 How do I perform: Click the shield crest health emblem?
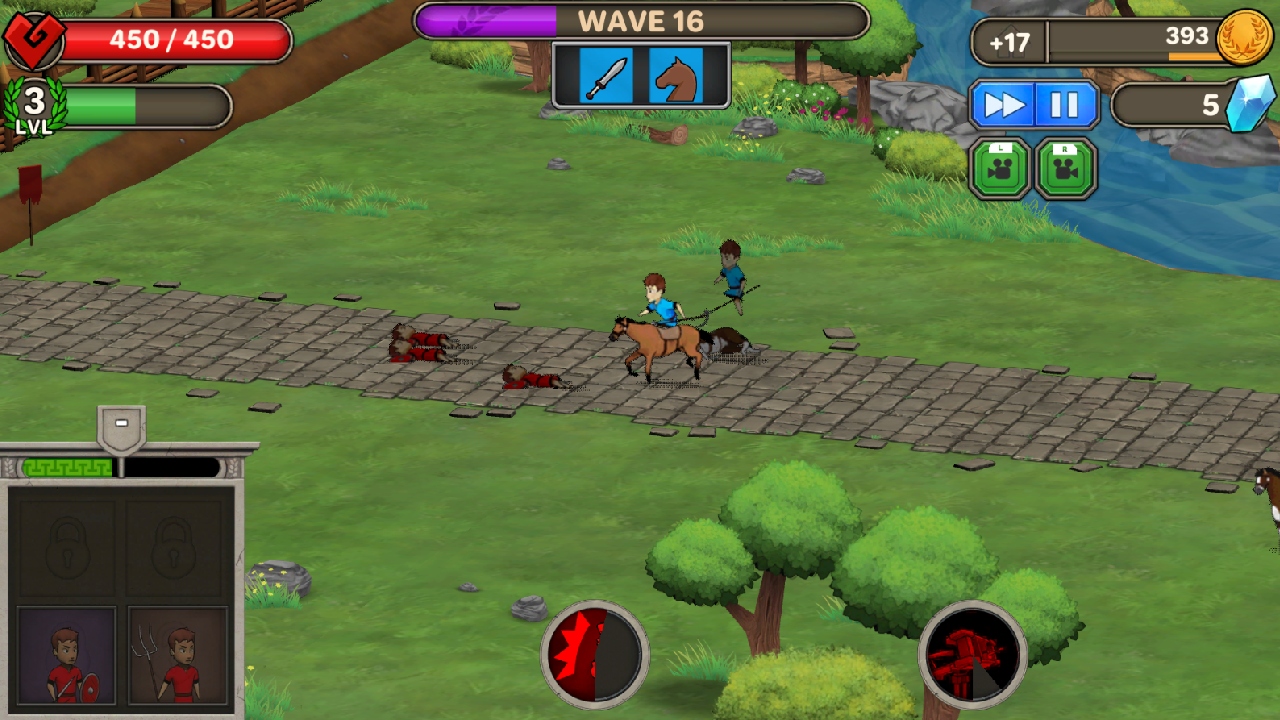(33, 37)
